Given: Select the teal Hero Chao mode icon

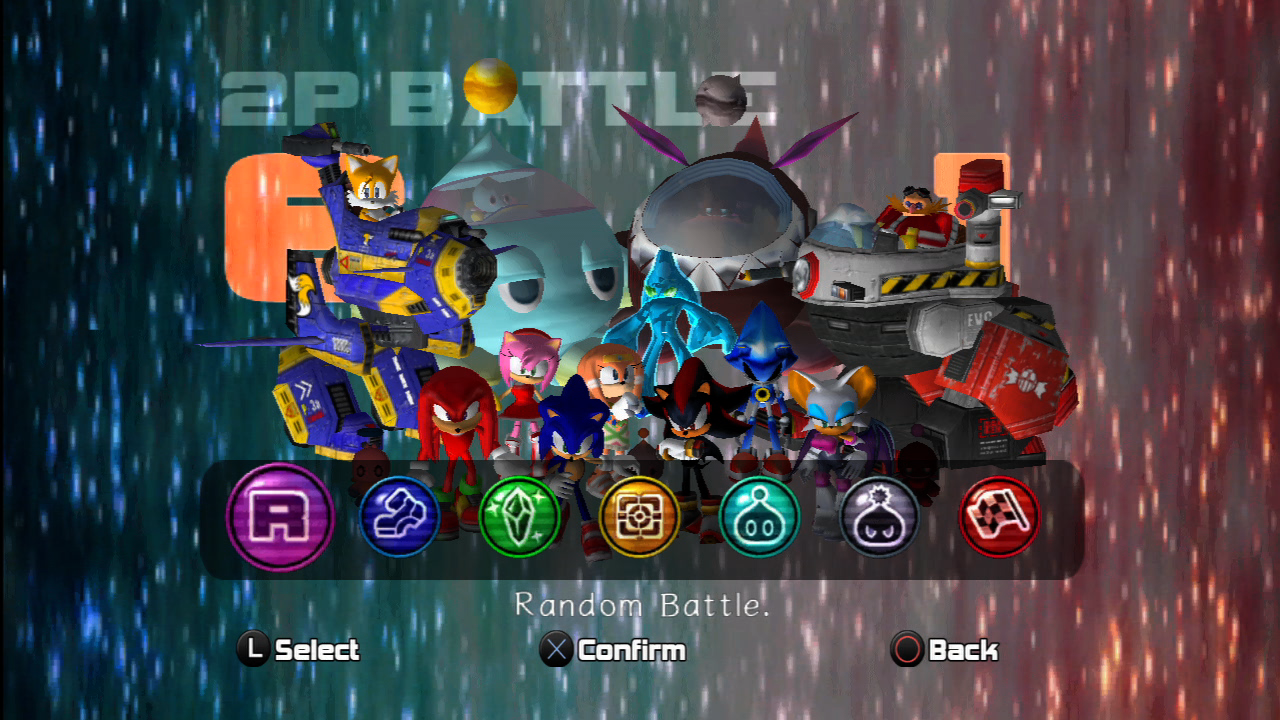Looking at the screenshot, I should pyautogui.click(x=758, y=517).
